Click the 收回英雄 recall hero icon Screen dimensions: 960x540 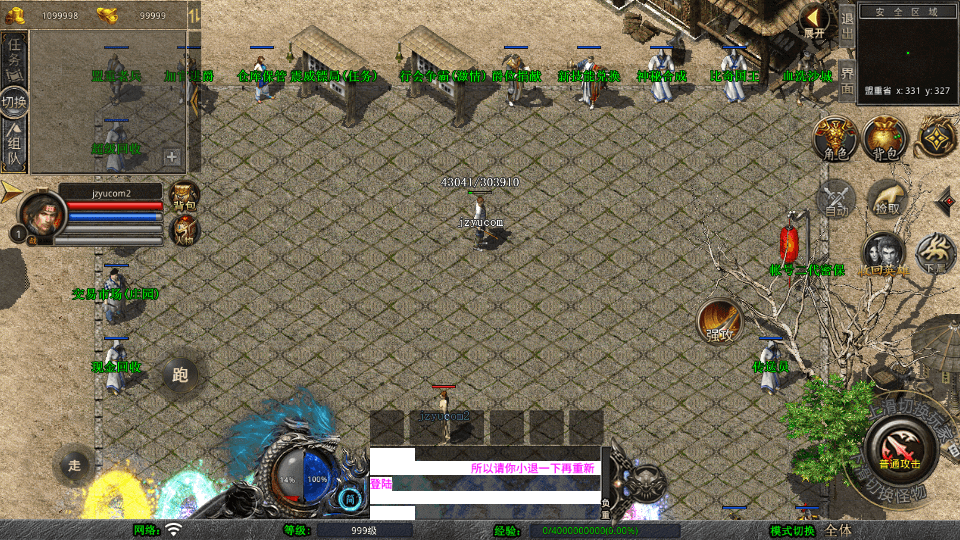pyautogui.click(x=884, y=254)
